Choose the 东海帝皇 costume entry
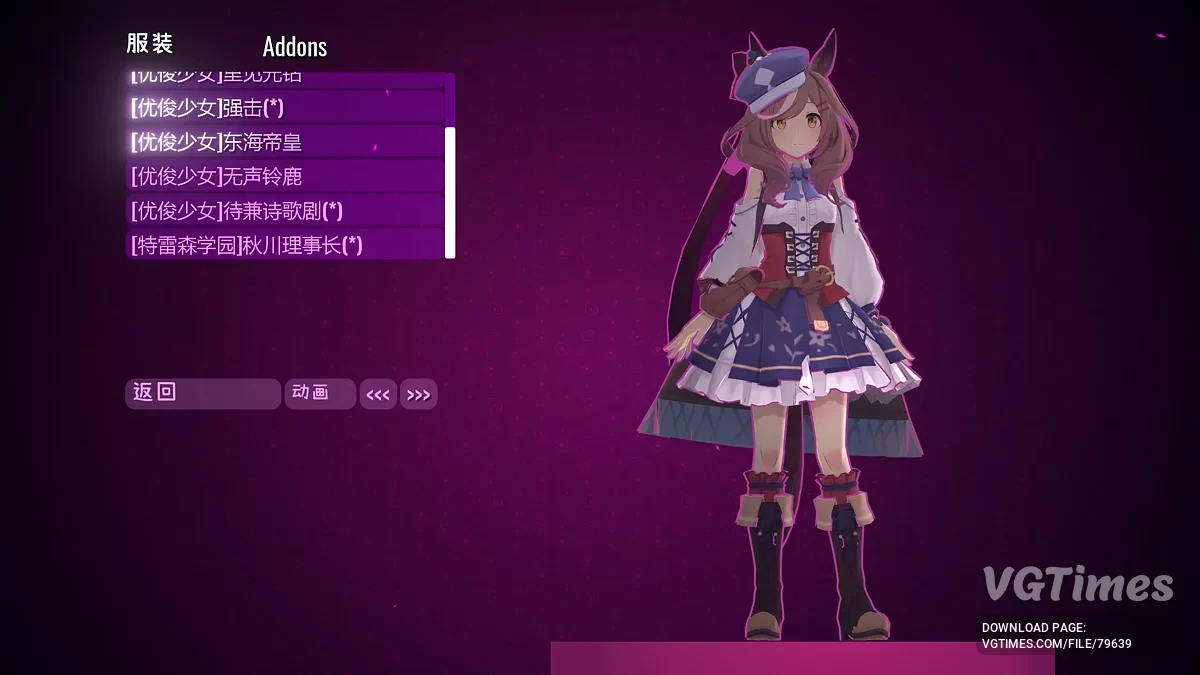 point(285,142)
